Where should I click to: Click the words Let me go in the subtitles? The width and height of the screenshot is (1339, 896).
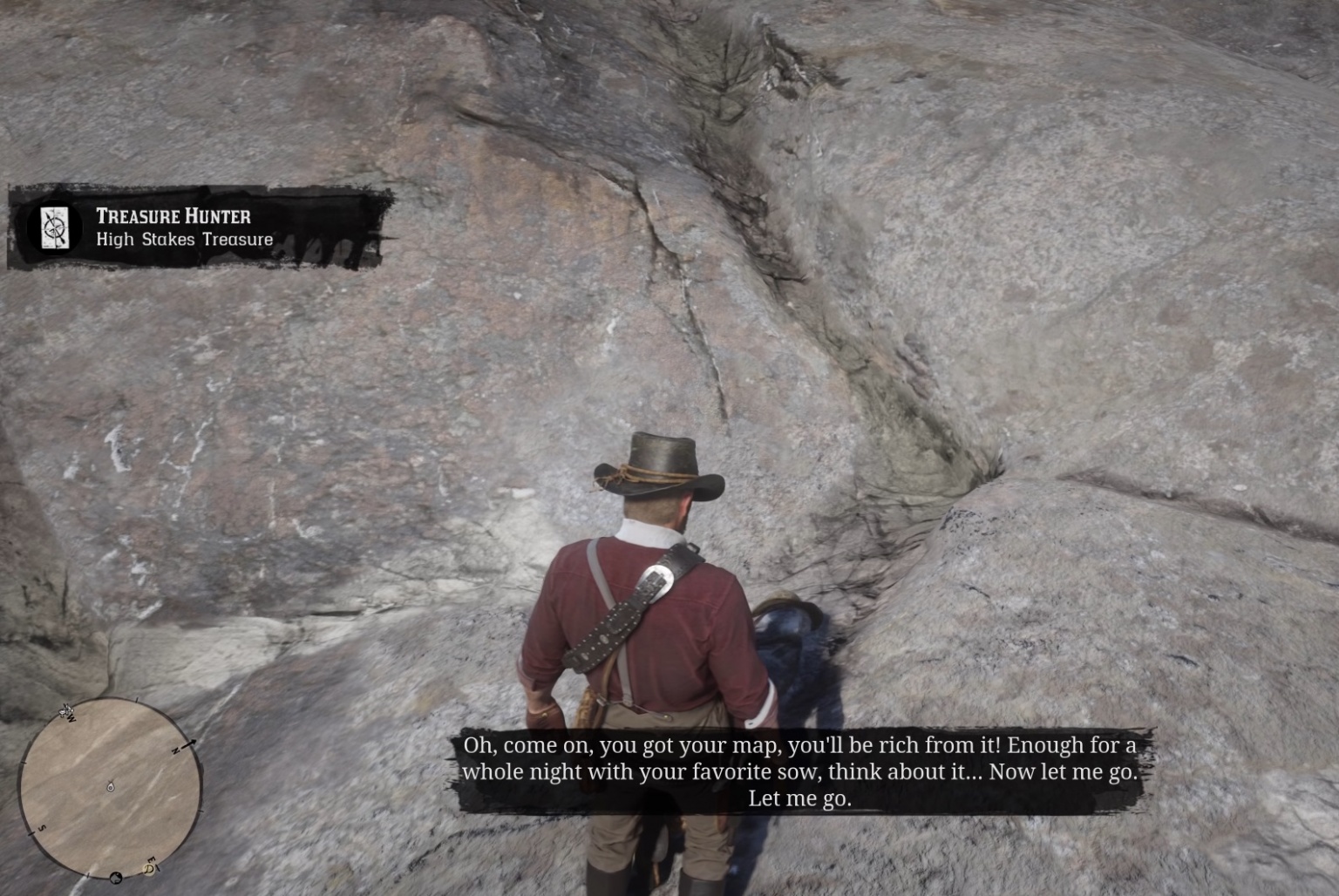[799, 798]
